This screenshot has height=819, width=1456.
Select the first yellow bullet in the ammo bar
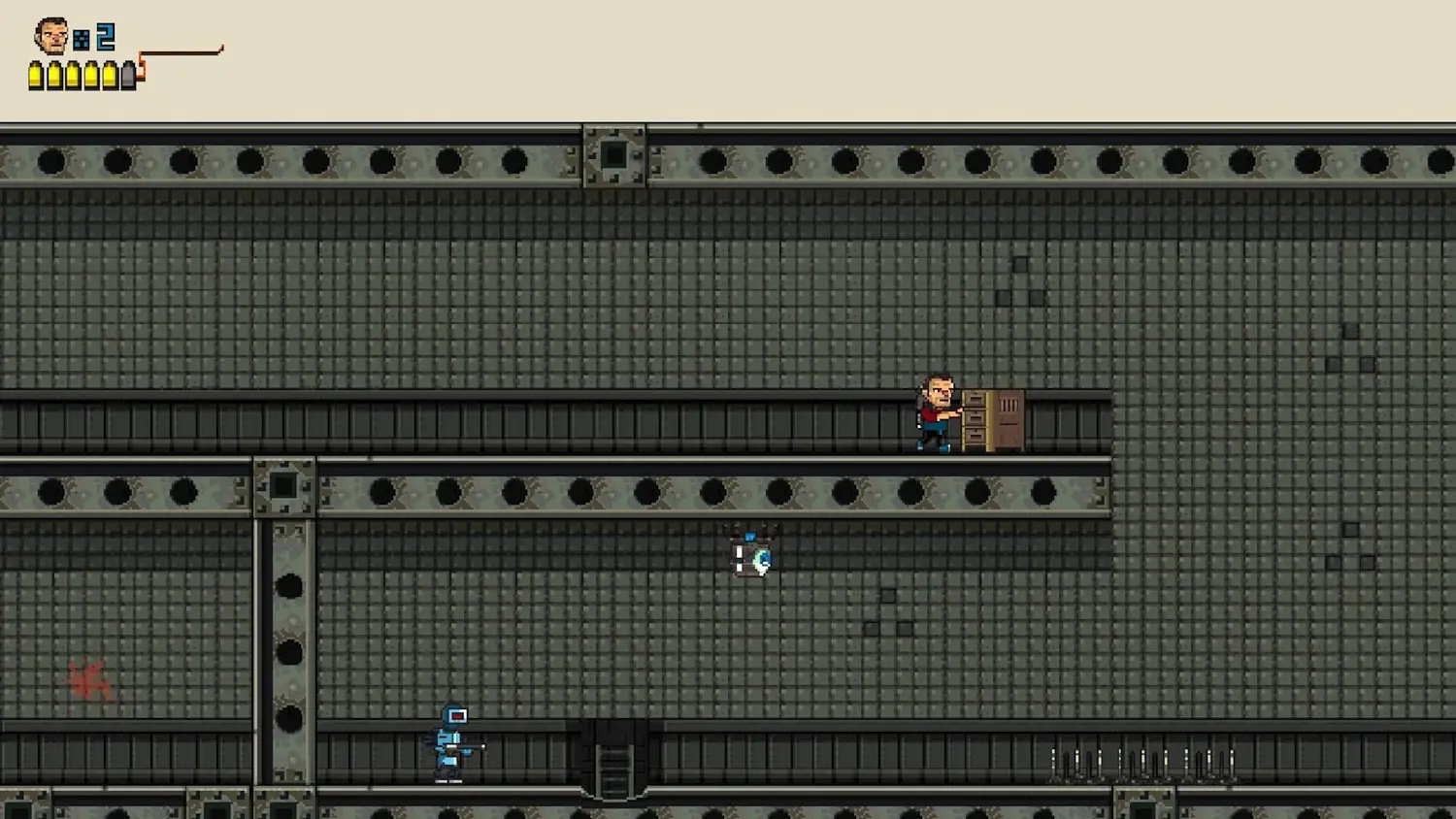(x=36, y=76)
